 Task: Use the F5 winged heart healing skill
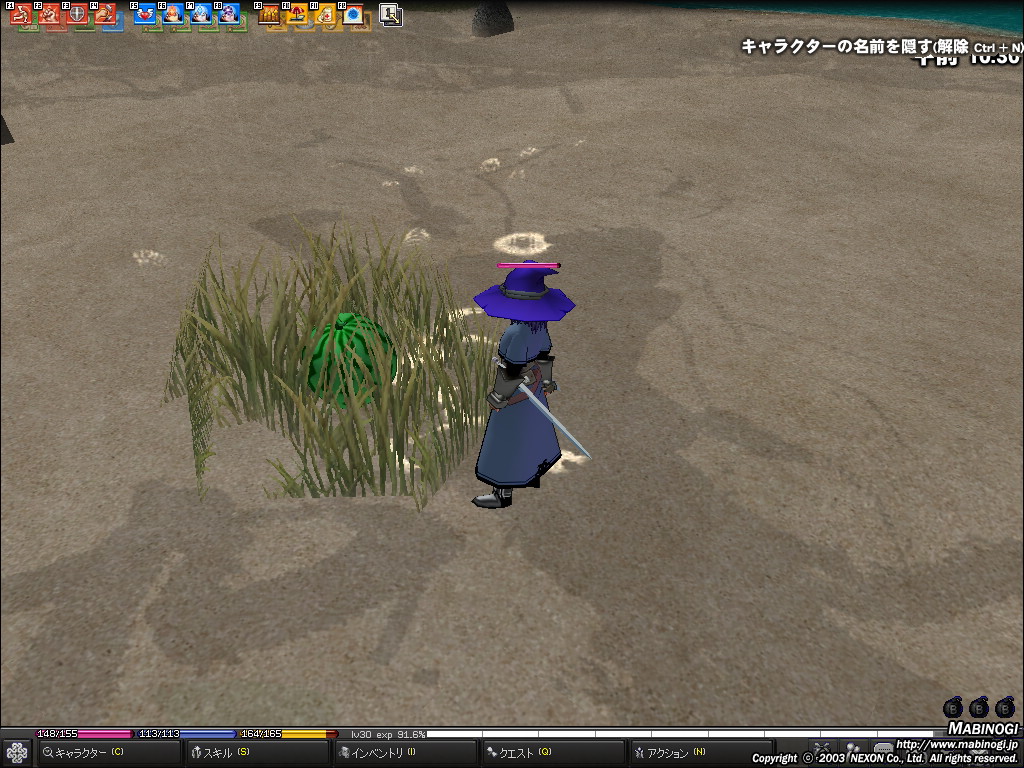click(145, 15)
